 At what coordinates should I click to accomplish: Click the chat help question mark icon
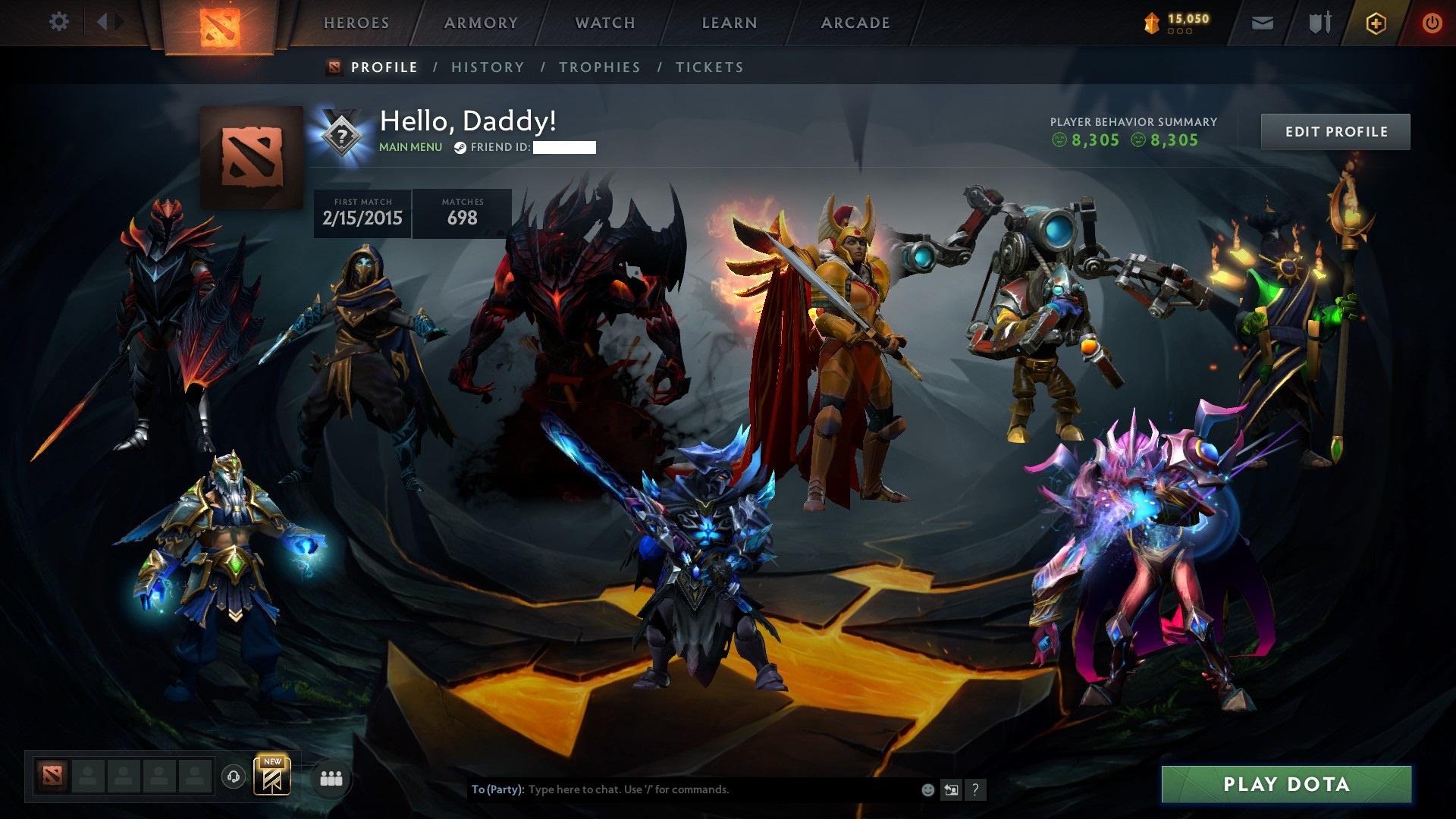pyautogui.click(x=975, y=789)
